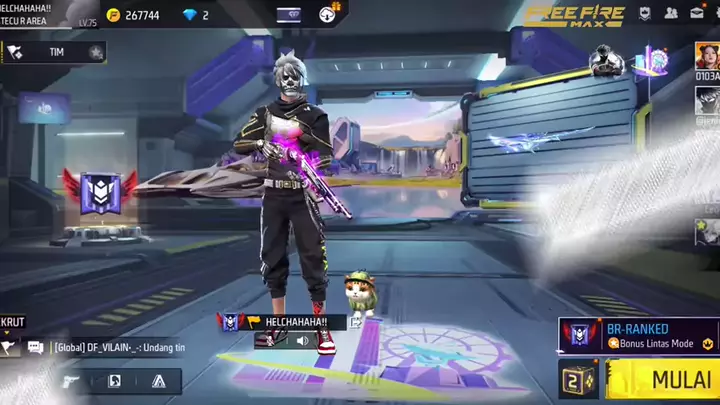This screenshot has height=405, width=720.
Task: Toggle the speaker sound icon under player name
Action: pos(302,340)
